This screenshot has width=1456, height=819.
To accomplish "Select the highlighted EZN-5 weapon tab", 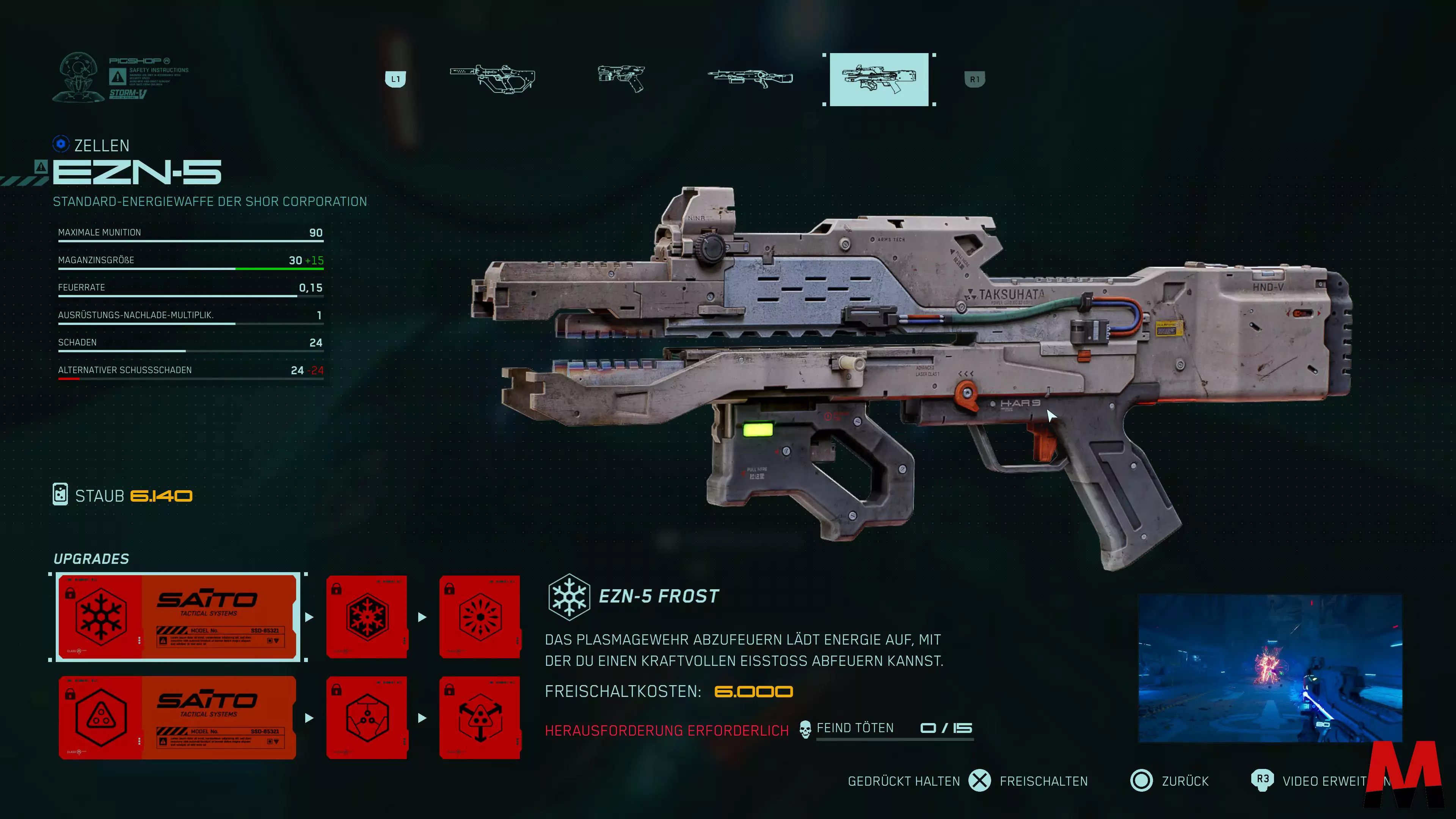I will (x=879, y=80).
